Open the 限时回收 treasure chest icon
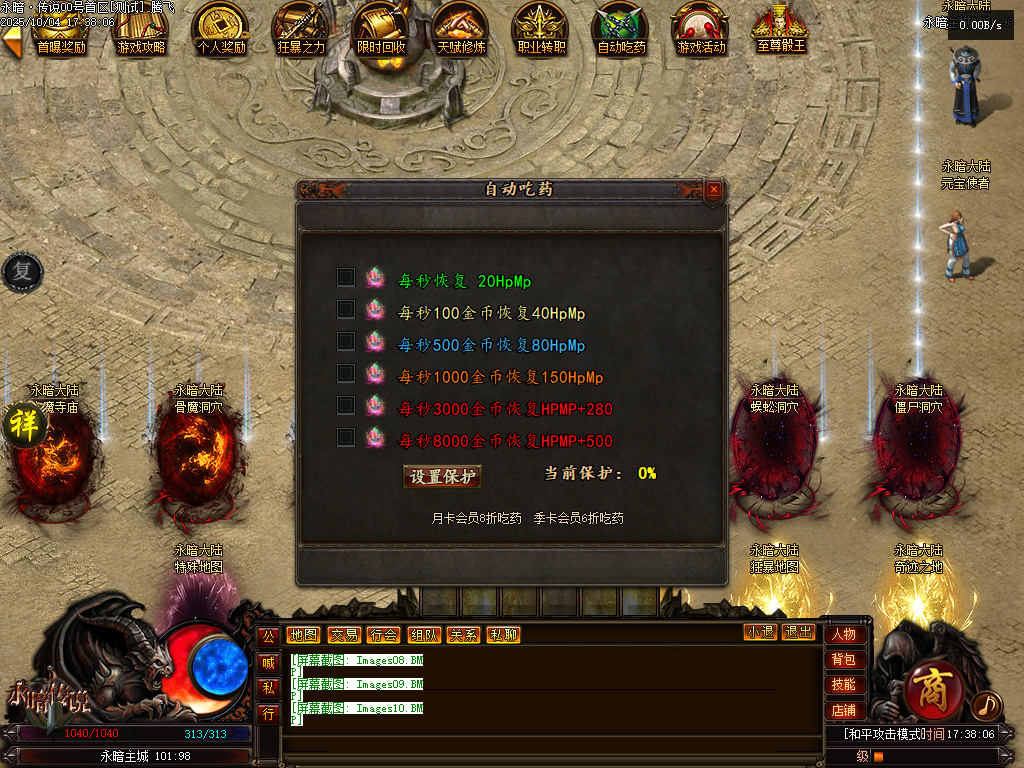This screenshot has width=1024, height=768. click(x=381, y=29)
